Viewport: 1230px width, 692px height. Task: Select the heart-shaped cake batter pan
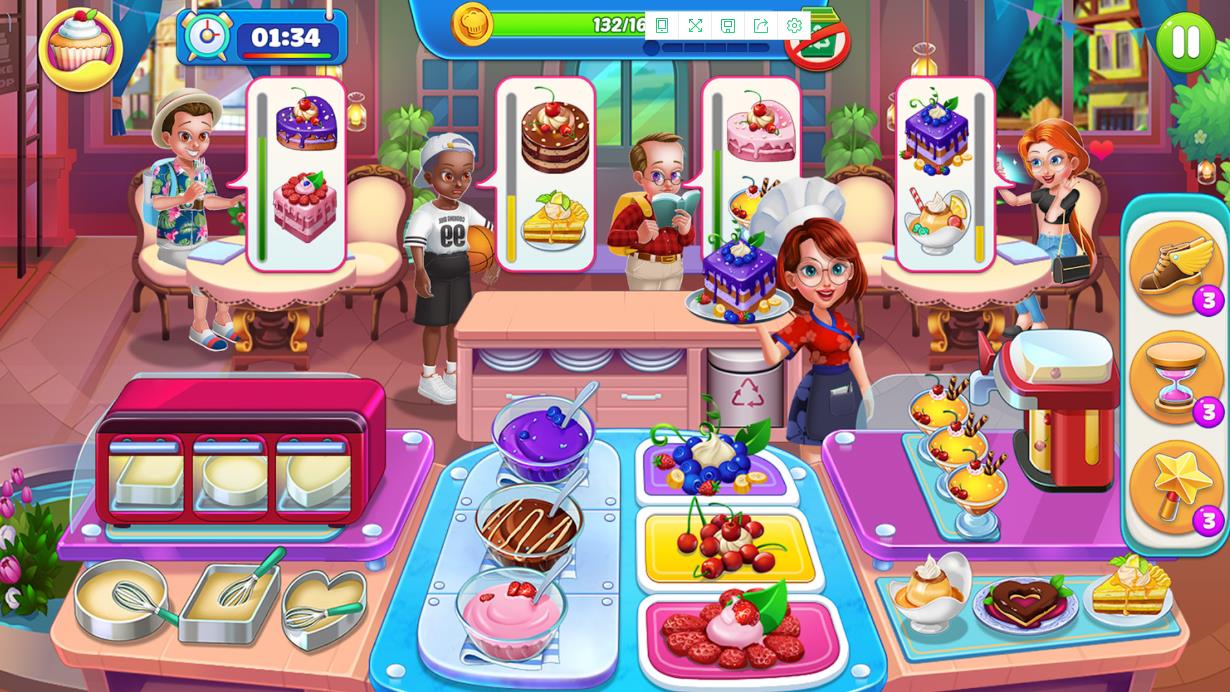pyautogui.click(x=323, y=606)
